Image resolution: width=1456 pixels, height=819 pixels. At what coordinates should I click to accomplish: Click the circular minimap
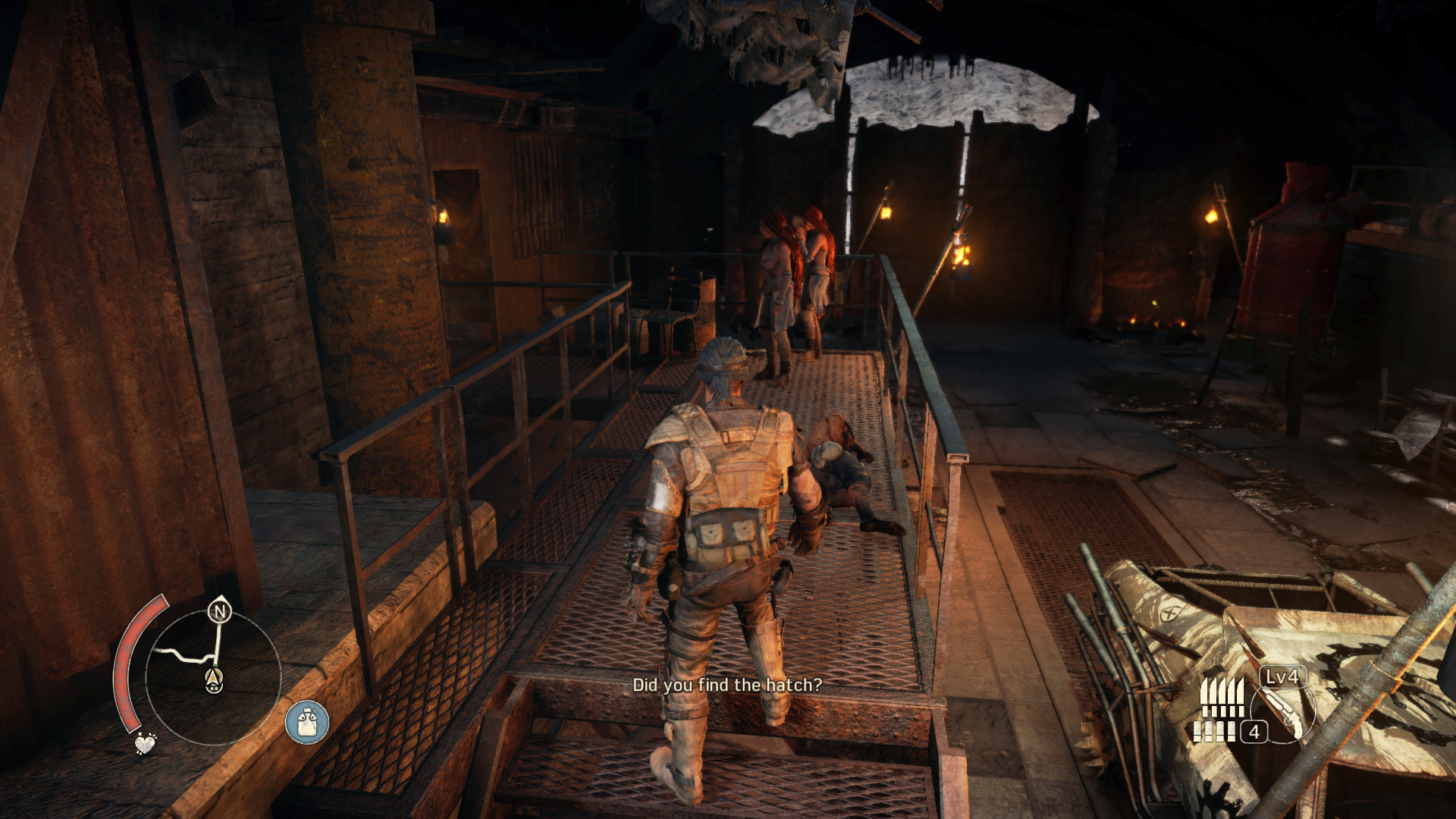[x=213, y=676]
